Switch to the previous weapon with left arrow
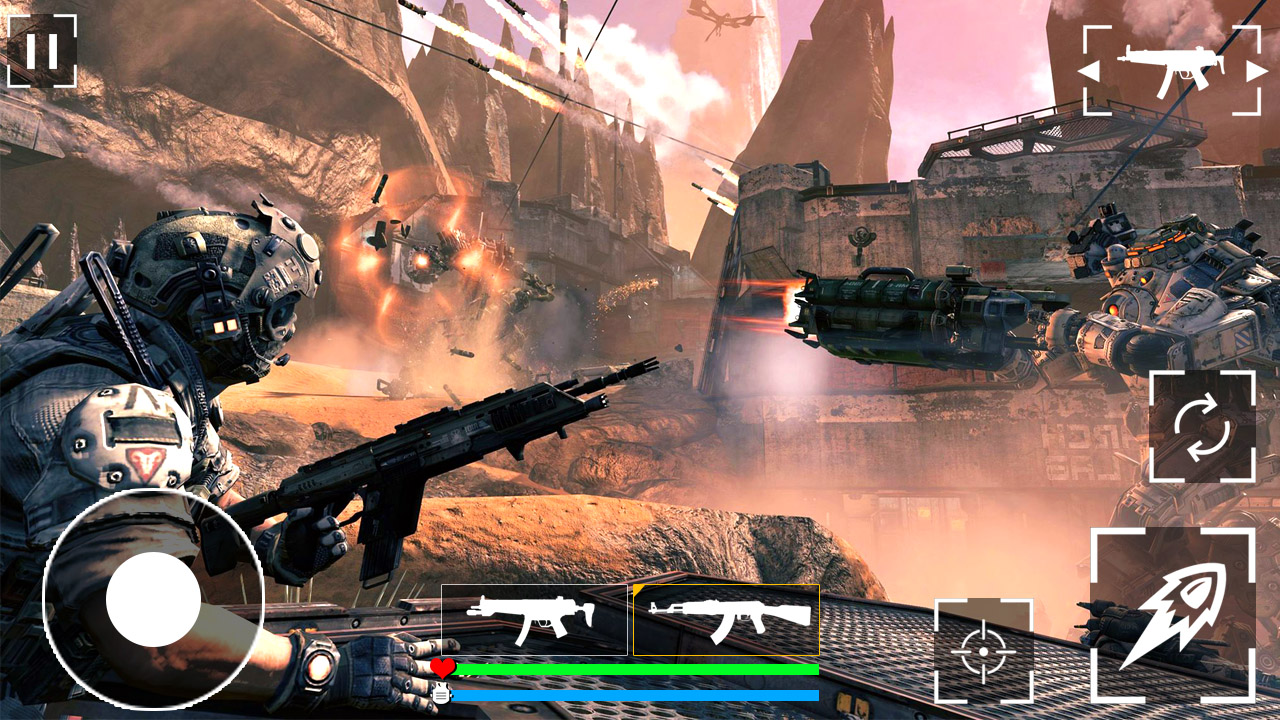Viewport: 1280px width, 720px height. [x=1090, y=71]
